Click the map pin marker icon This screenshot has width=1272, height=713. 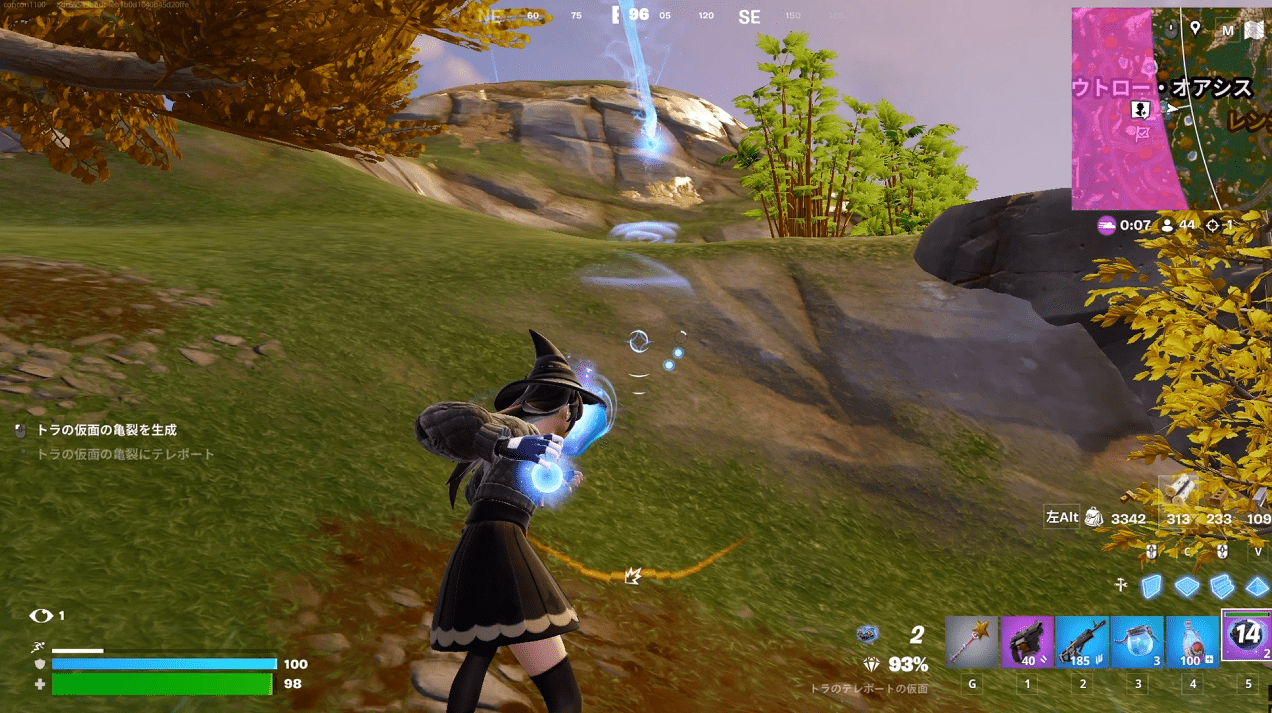[1195, 27]
